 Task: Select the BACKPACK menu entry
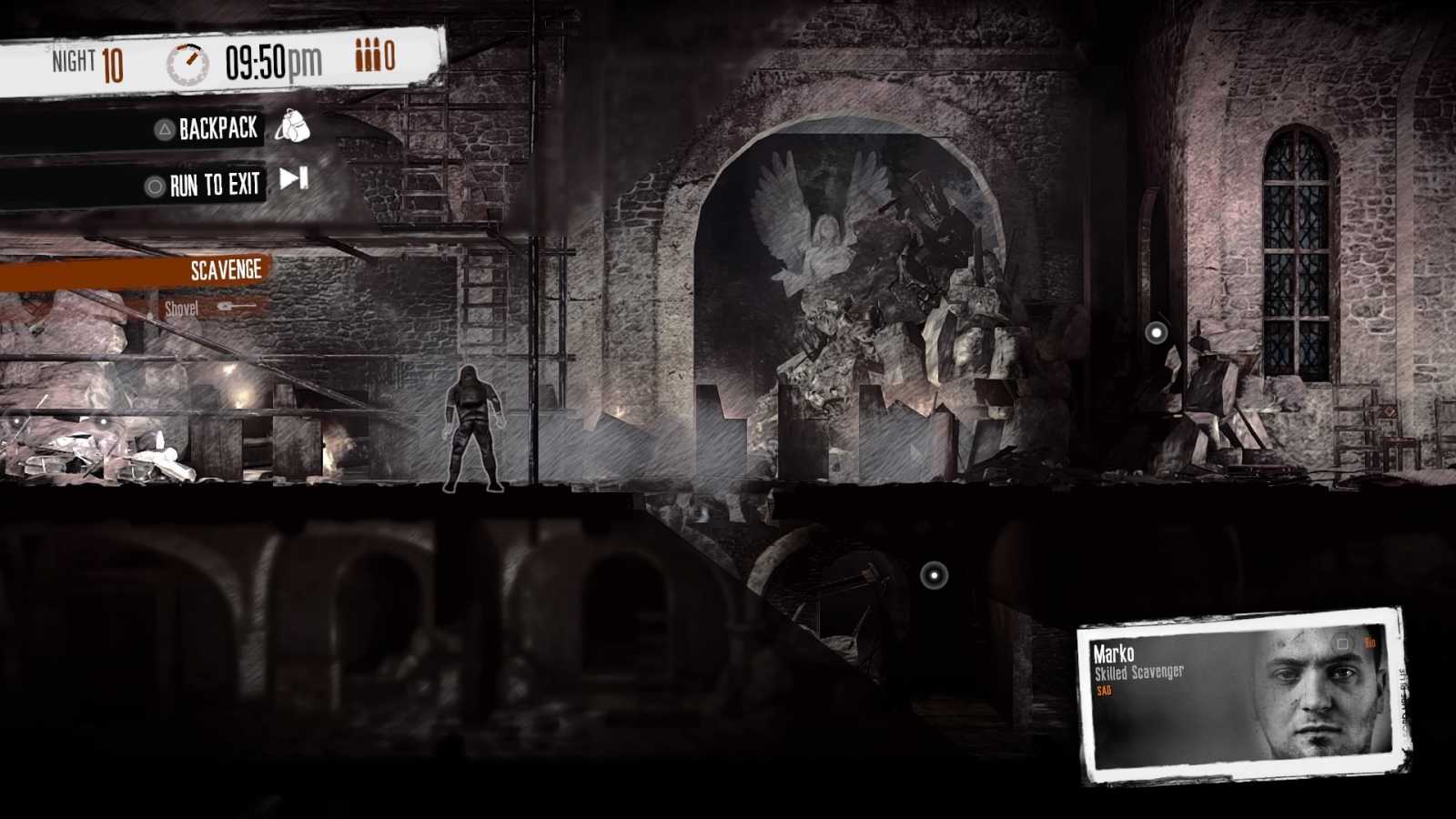(218, 128)
